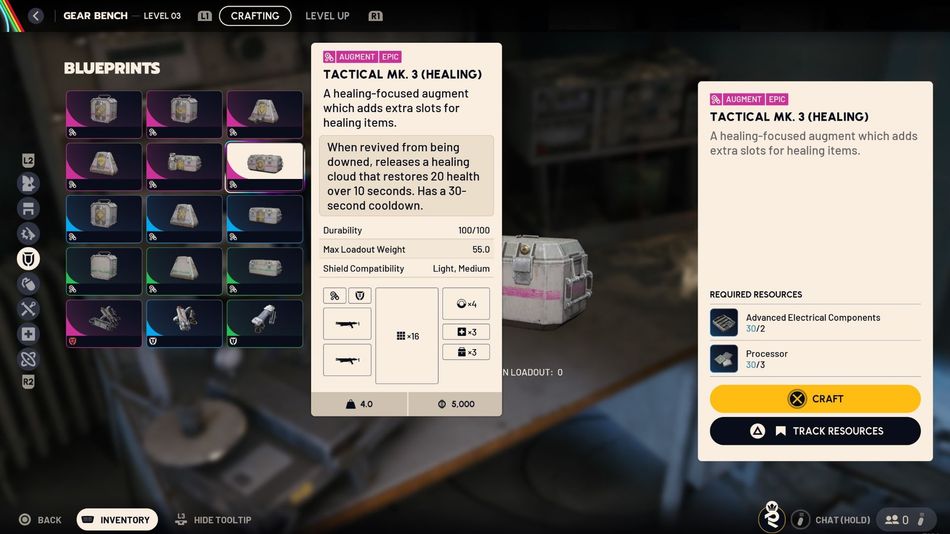Open the Inventory from the bottom bar

click(118, 520)
